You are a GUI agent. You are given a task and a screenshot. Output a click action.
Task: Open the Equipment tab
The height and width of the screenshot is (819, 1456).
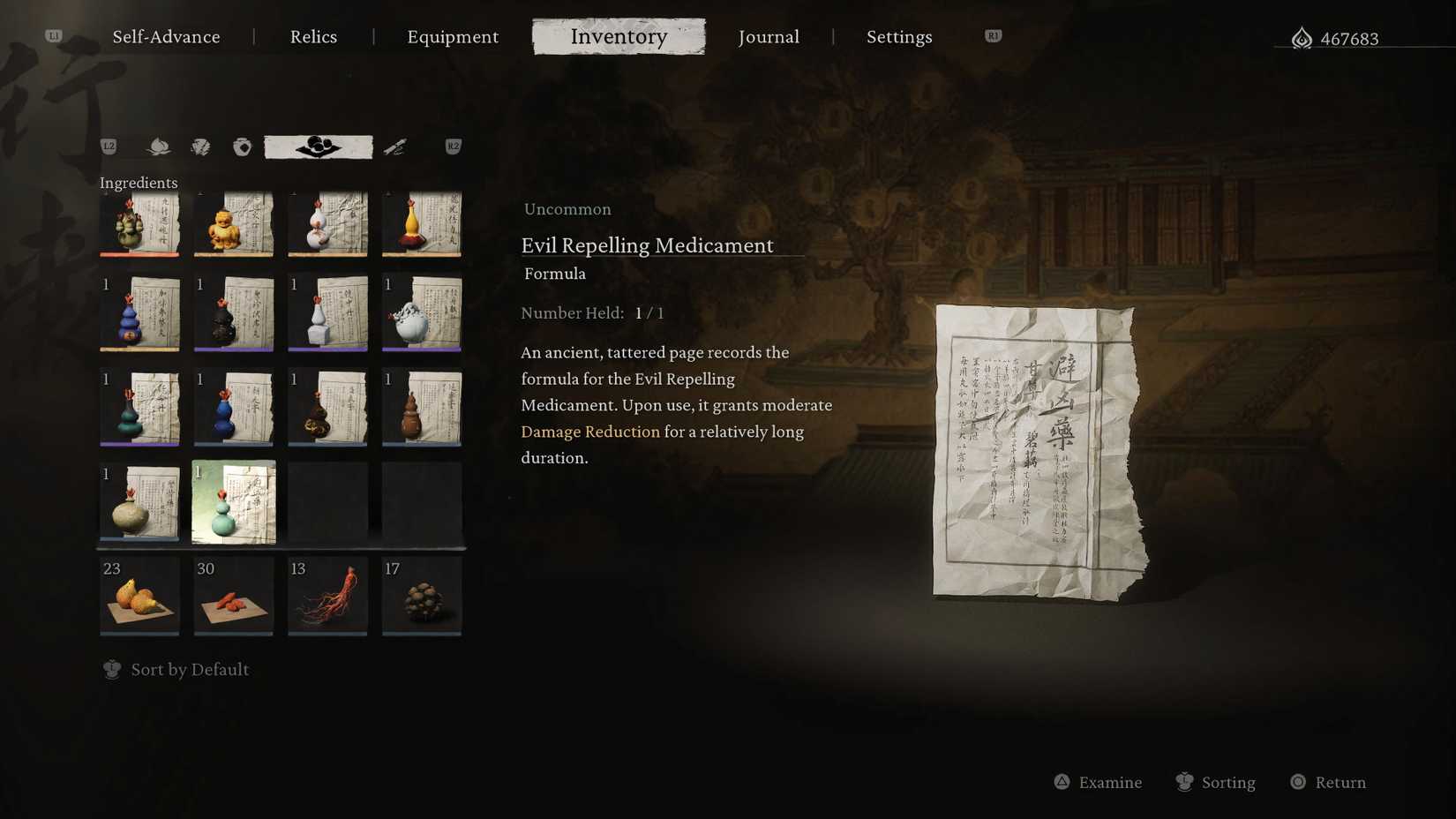453,37
